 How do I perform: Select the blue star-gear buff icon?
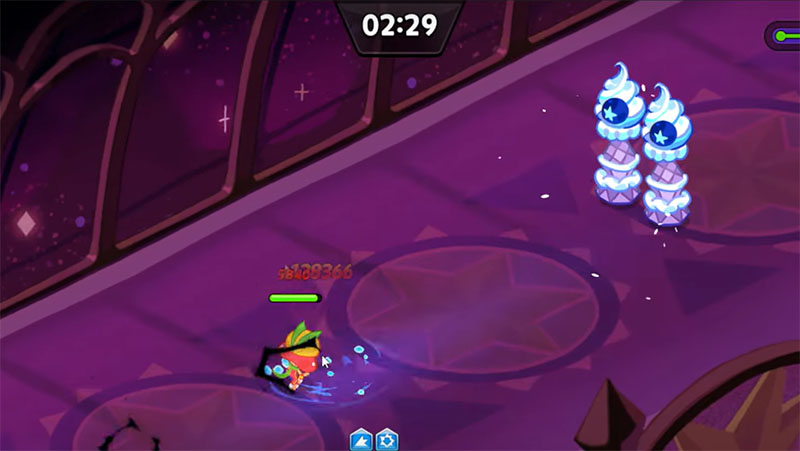[x=387, y=440]
